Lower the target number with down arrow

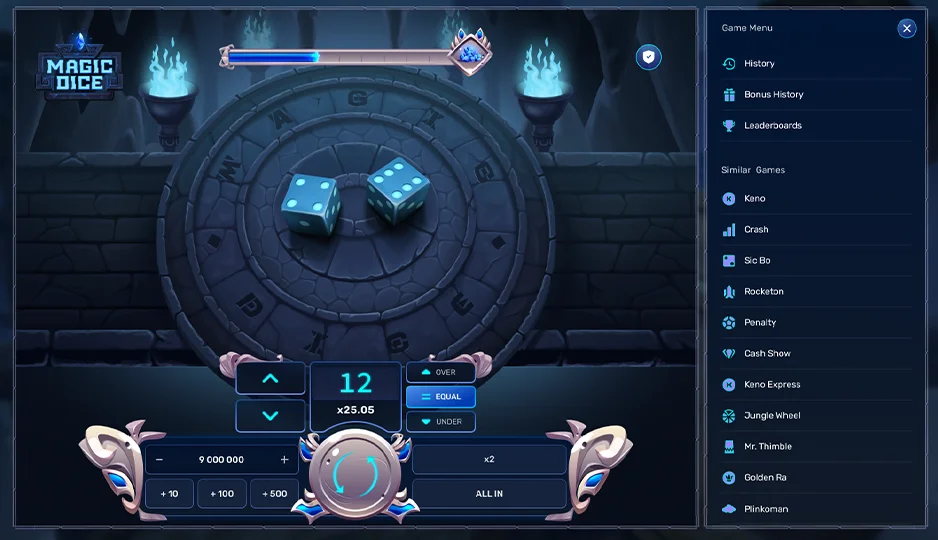pyautogui.click(x=270, y=416)
